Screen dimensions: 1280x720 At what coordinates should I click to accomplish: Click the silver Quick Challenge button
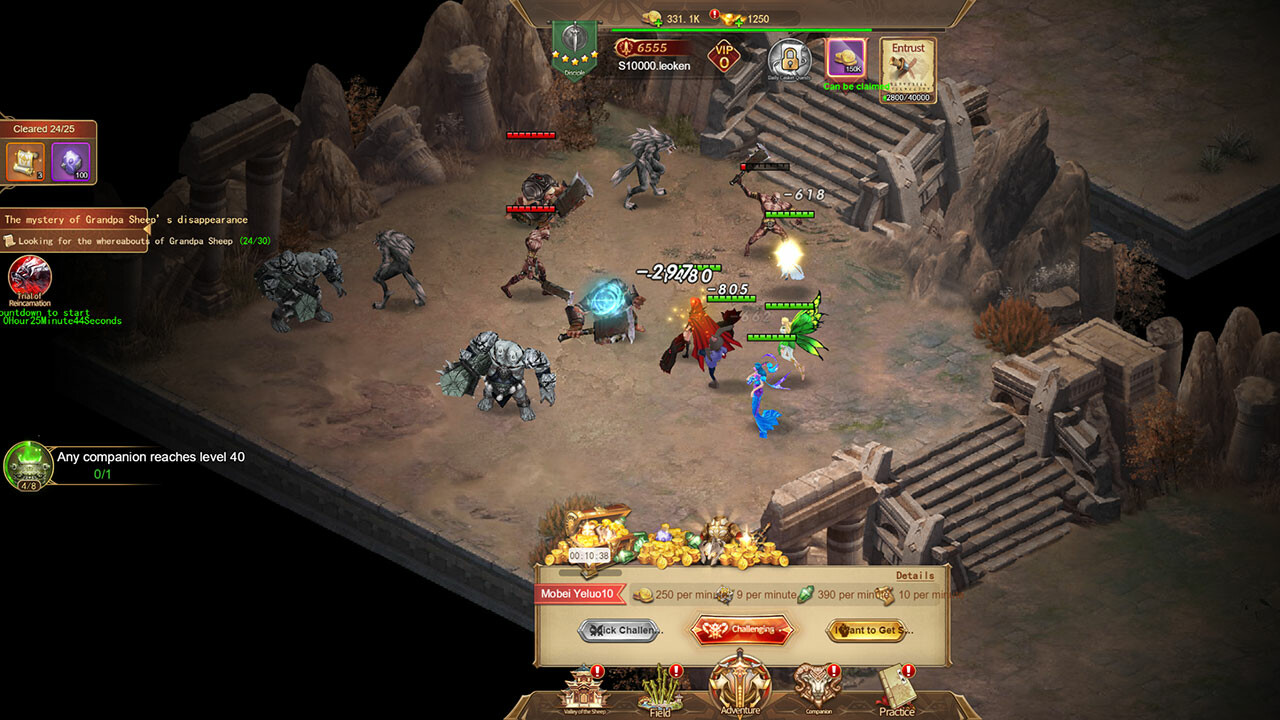(620, 630)
